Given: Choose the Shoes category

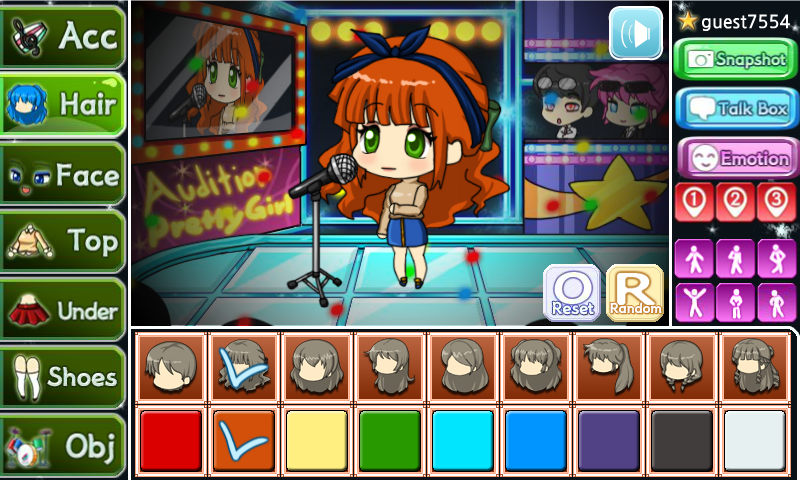Looking at the screenshot, I should (62, 377).
